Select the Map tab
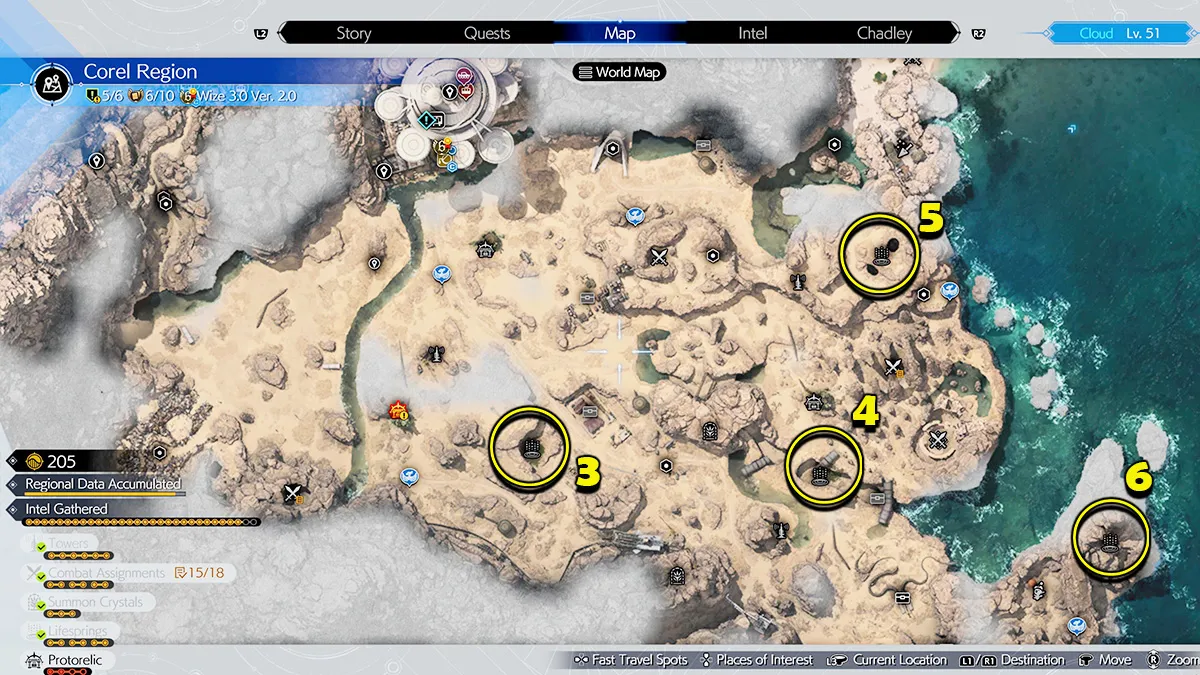 click(620, 33)
